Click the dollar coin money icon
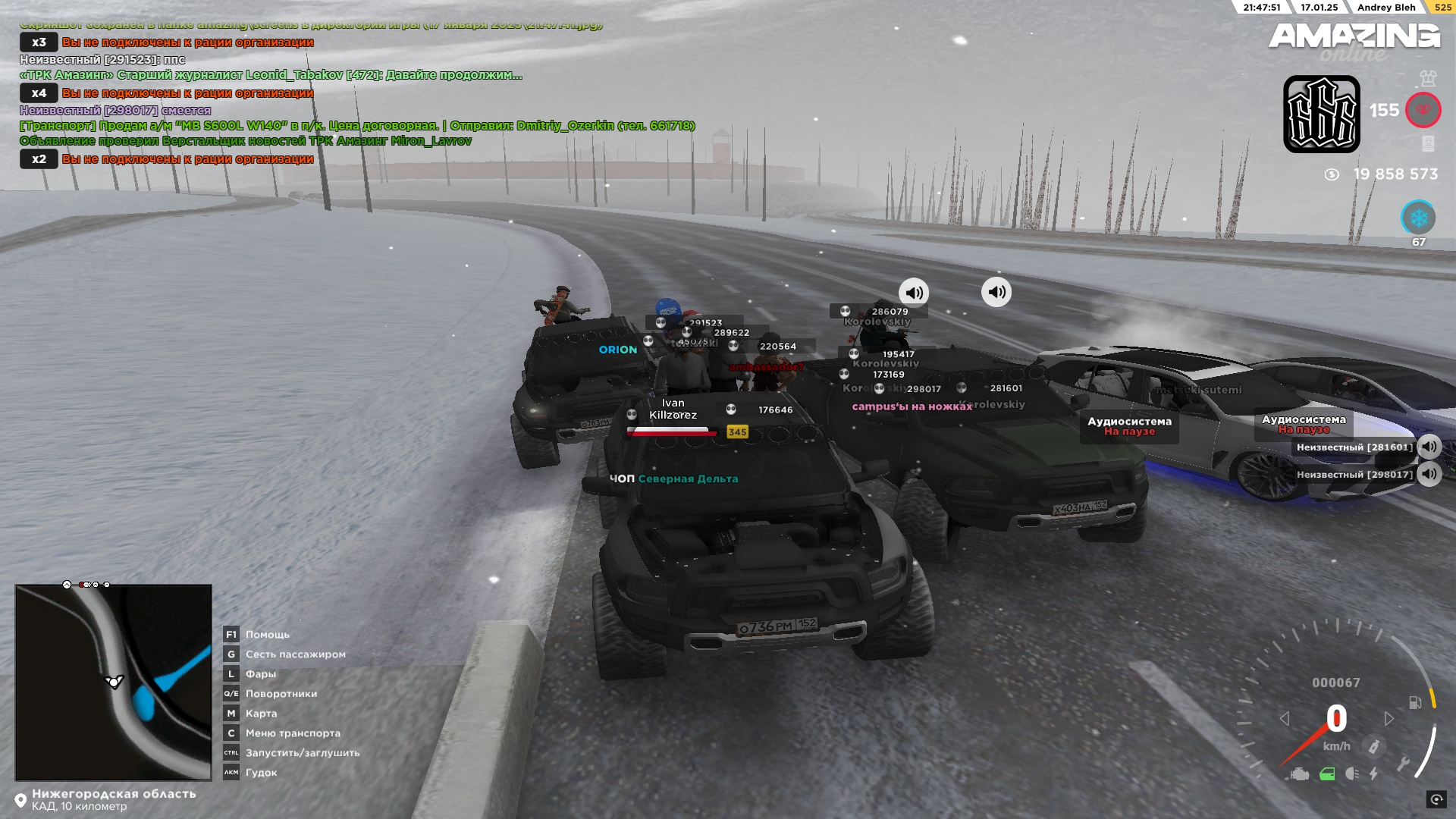This screenshot has height=819, width=1456. [x=1332, y=174]
